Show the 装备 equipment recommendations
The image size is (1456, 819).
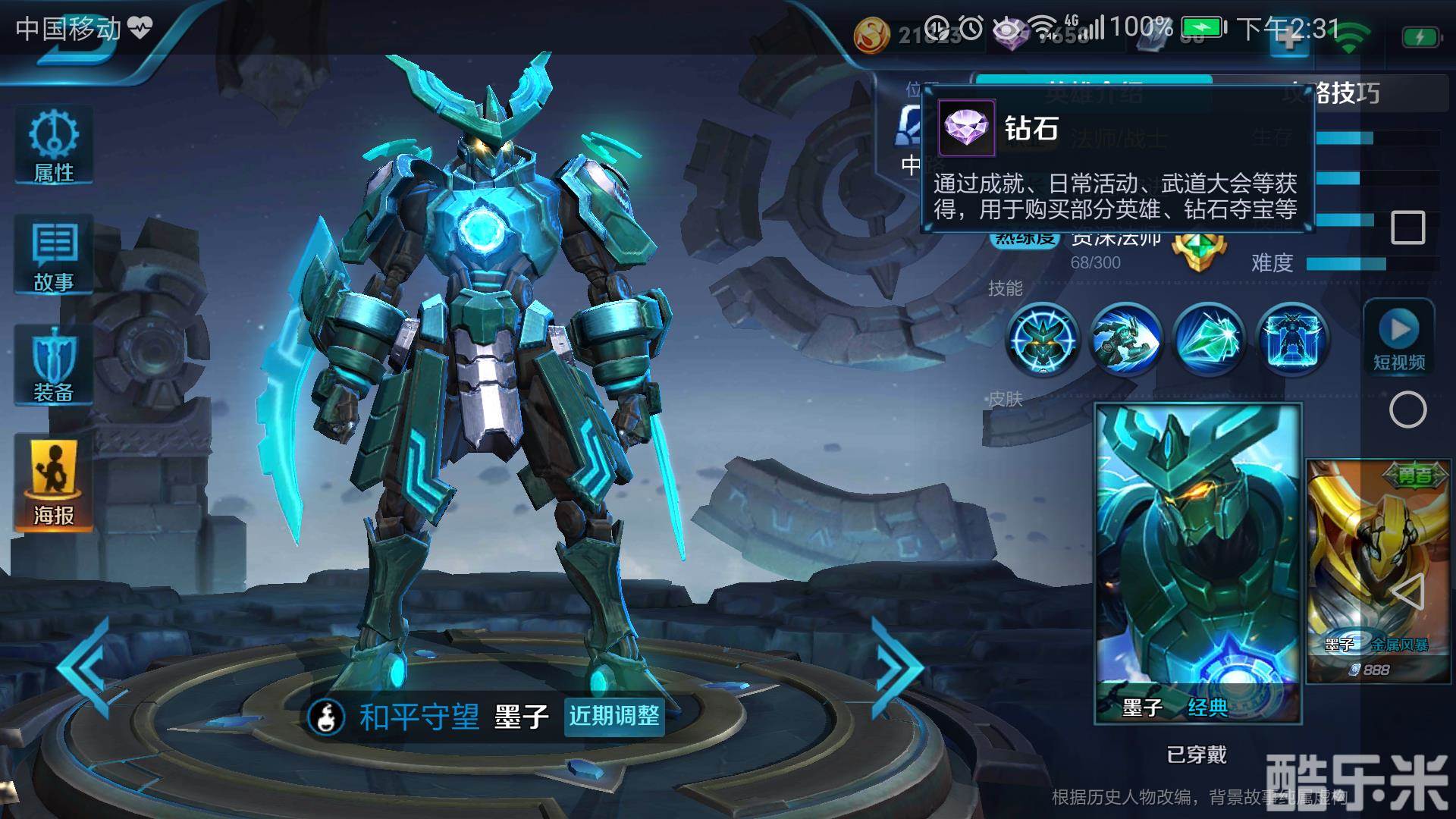[54, 366]
